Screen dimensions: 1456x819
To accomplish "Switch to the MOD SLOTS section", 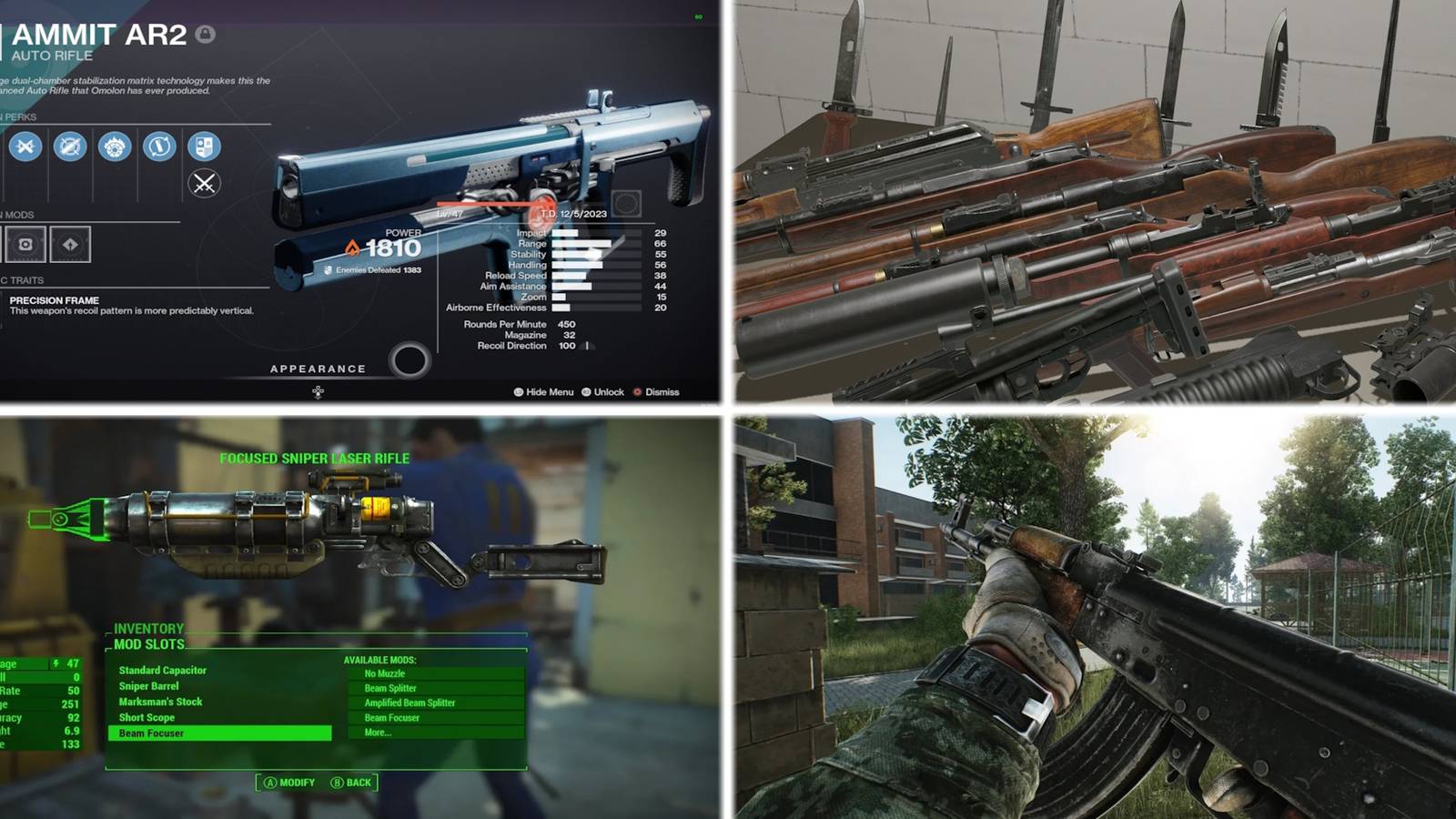I will [150, 643].
